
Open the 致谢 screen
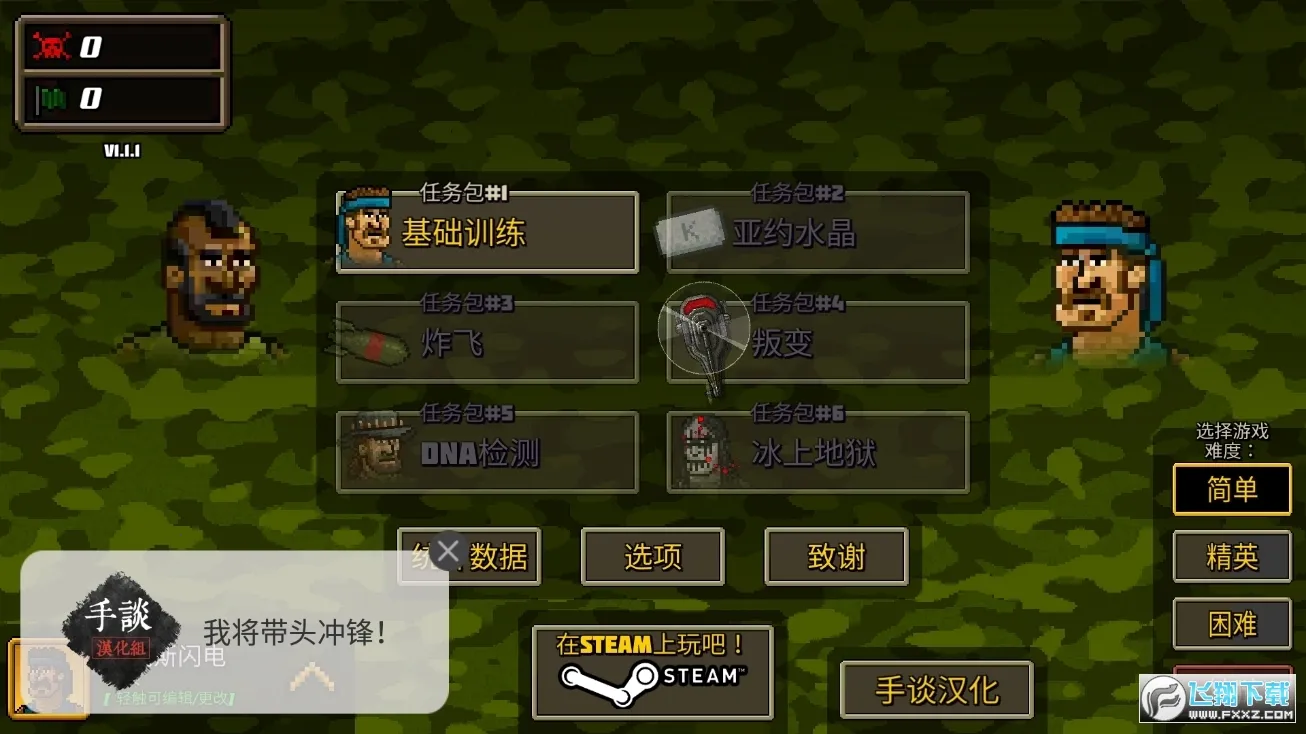(836, 557)
